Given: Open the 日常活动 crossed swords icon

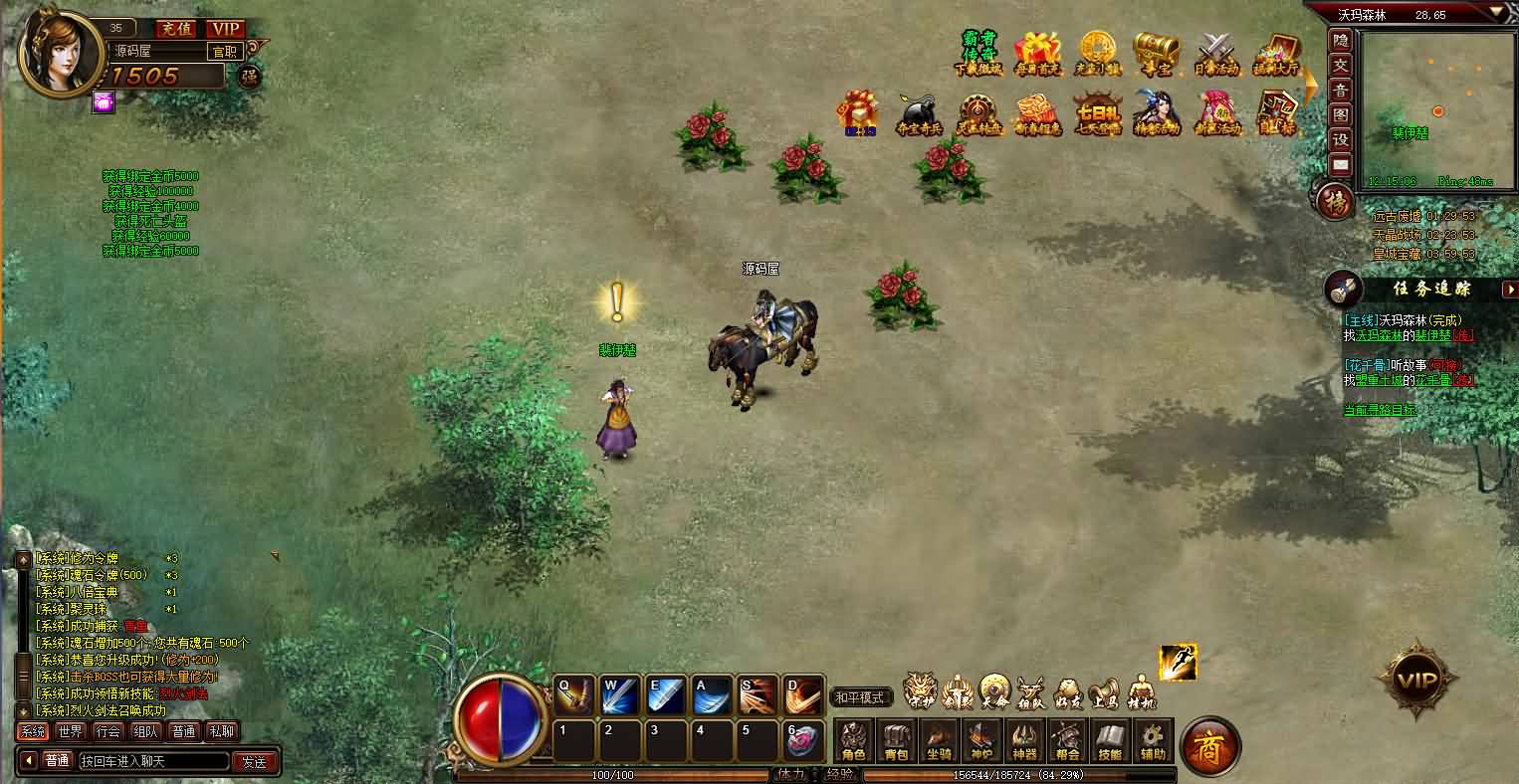Looking at the screenshot, I should pyautogui.click(x=1215, y=53).
